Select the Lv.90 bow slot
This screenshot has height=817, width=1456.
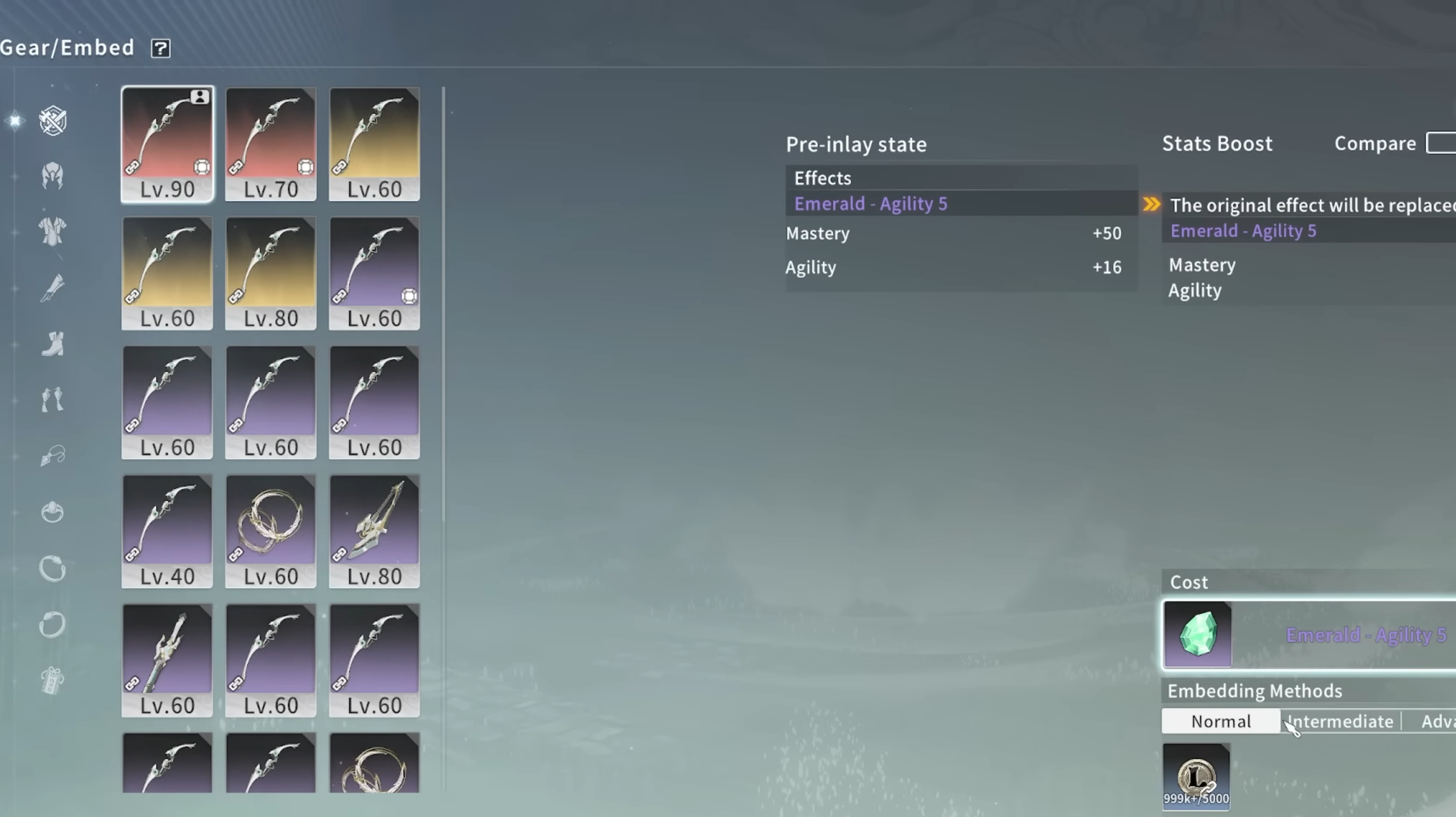[168, 144]
